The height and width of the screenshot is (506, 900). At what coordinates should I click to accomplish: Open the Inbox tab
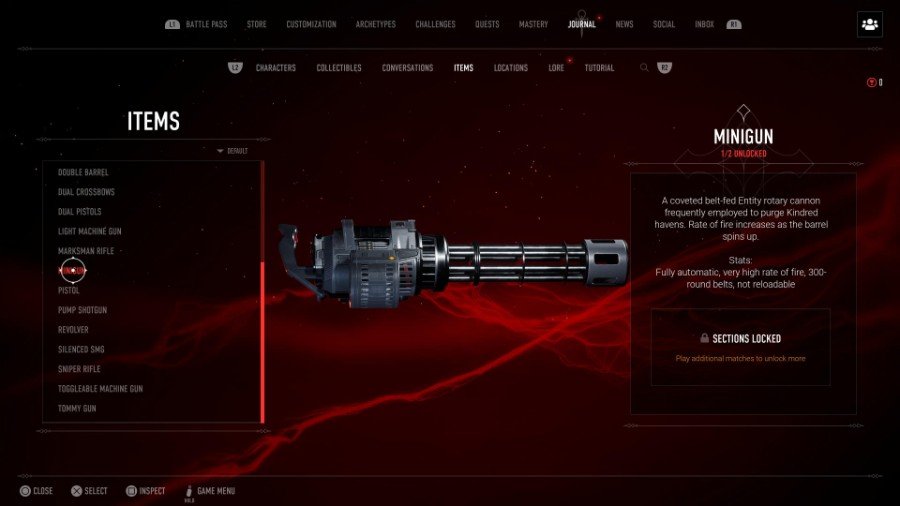click(x=704, y=24)
